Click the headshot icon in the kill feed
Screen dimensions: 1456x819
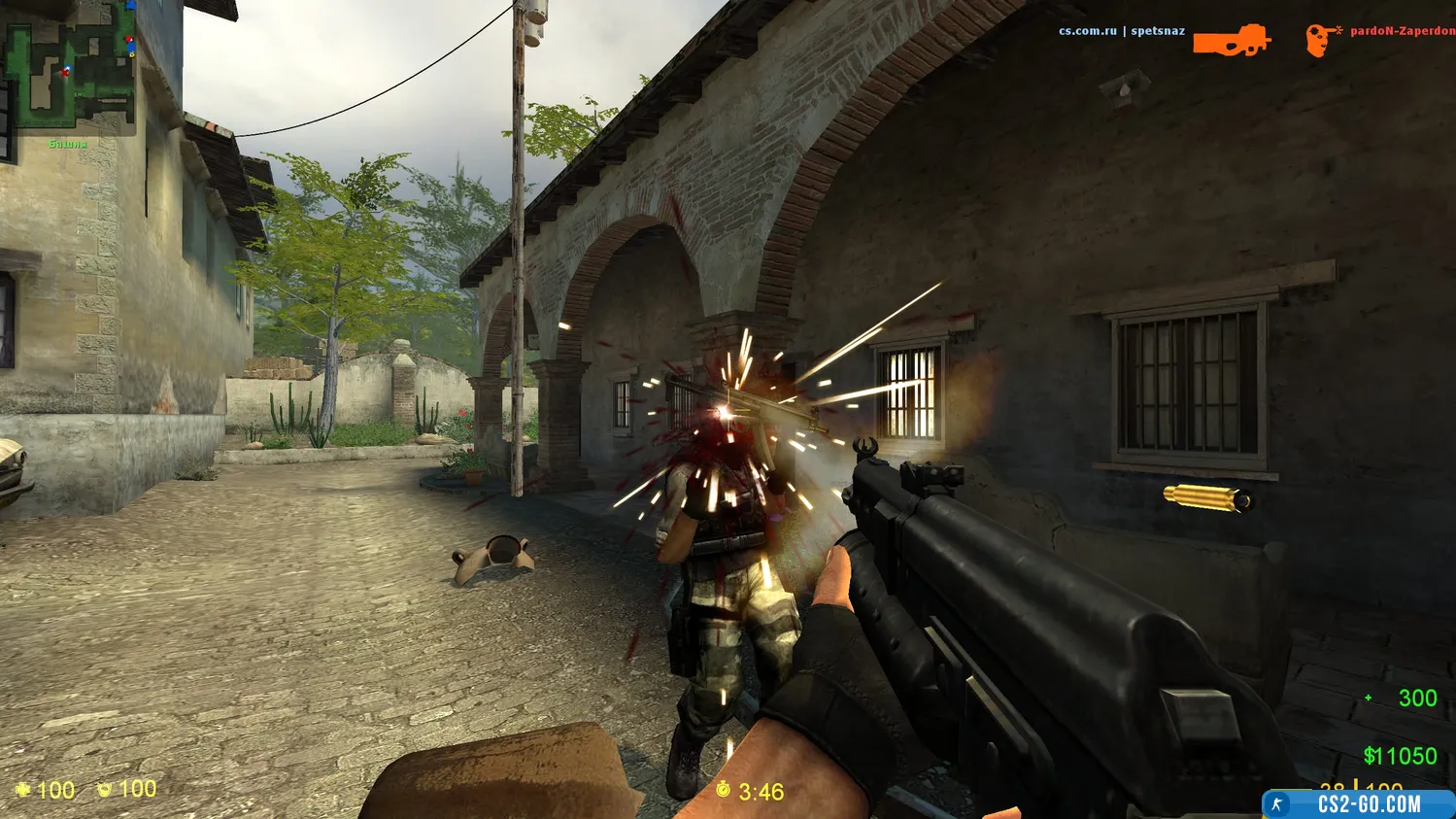[1321, 40]
